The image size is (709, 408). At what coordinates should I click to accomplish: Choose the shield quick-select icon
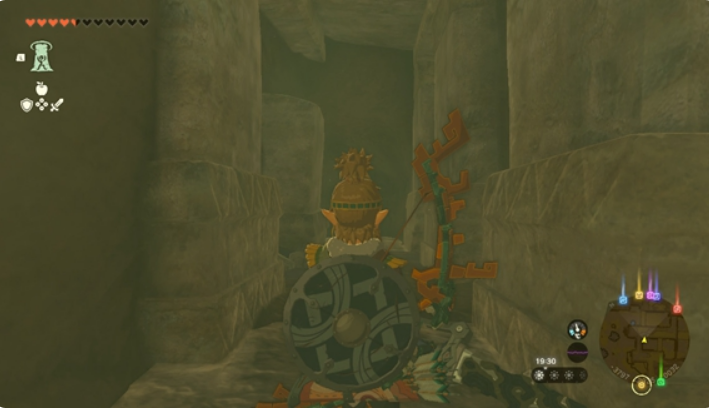click(x=27, y=104)
